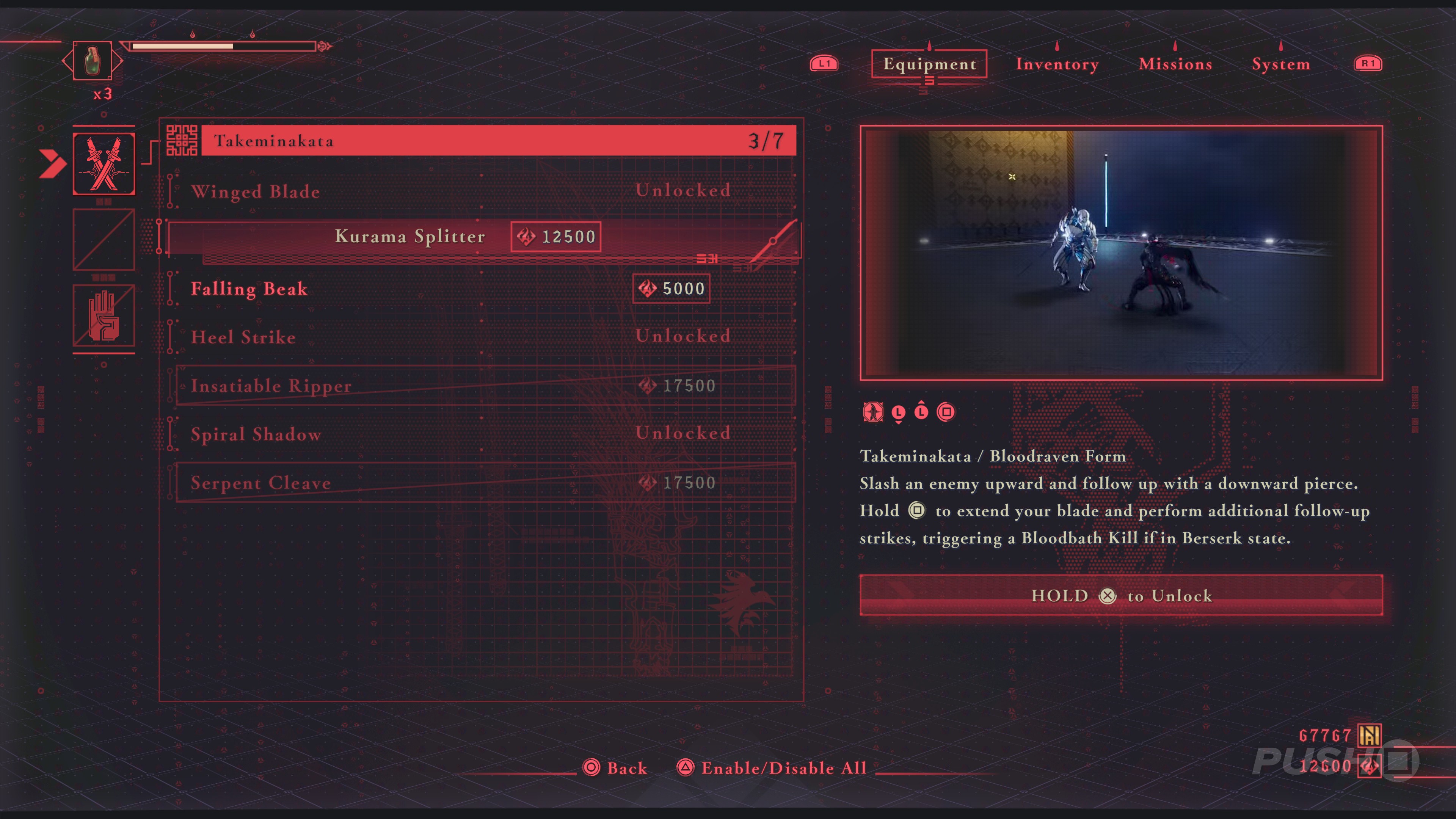Open the Inventory tab
Viewport: 1456px width, 819px height.
1057,64
